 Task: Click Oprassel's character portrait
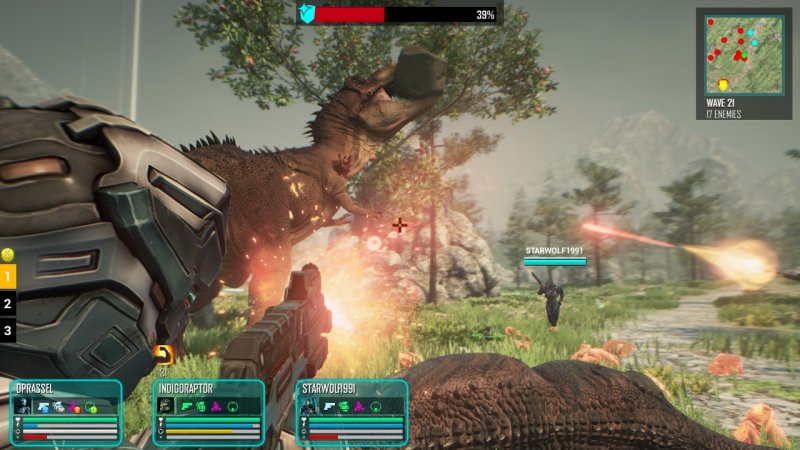point(22,405)
